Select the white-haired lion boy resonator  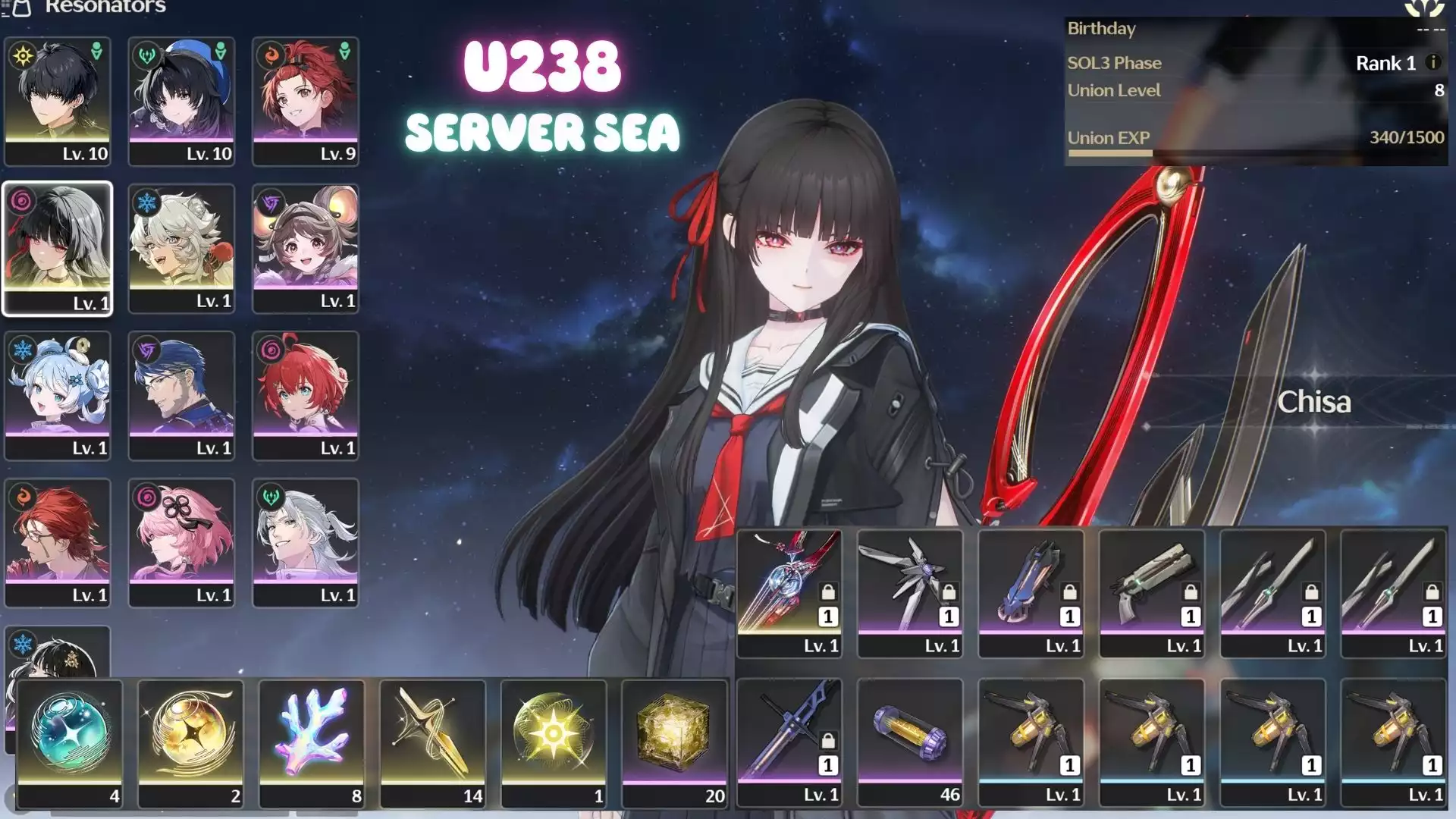(x=181, y=248)
